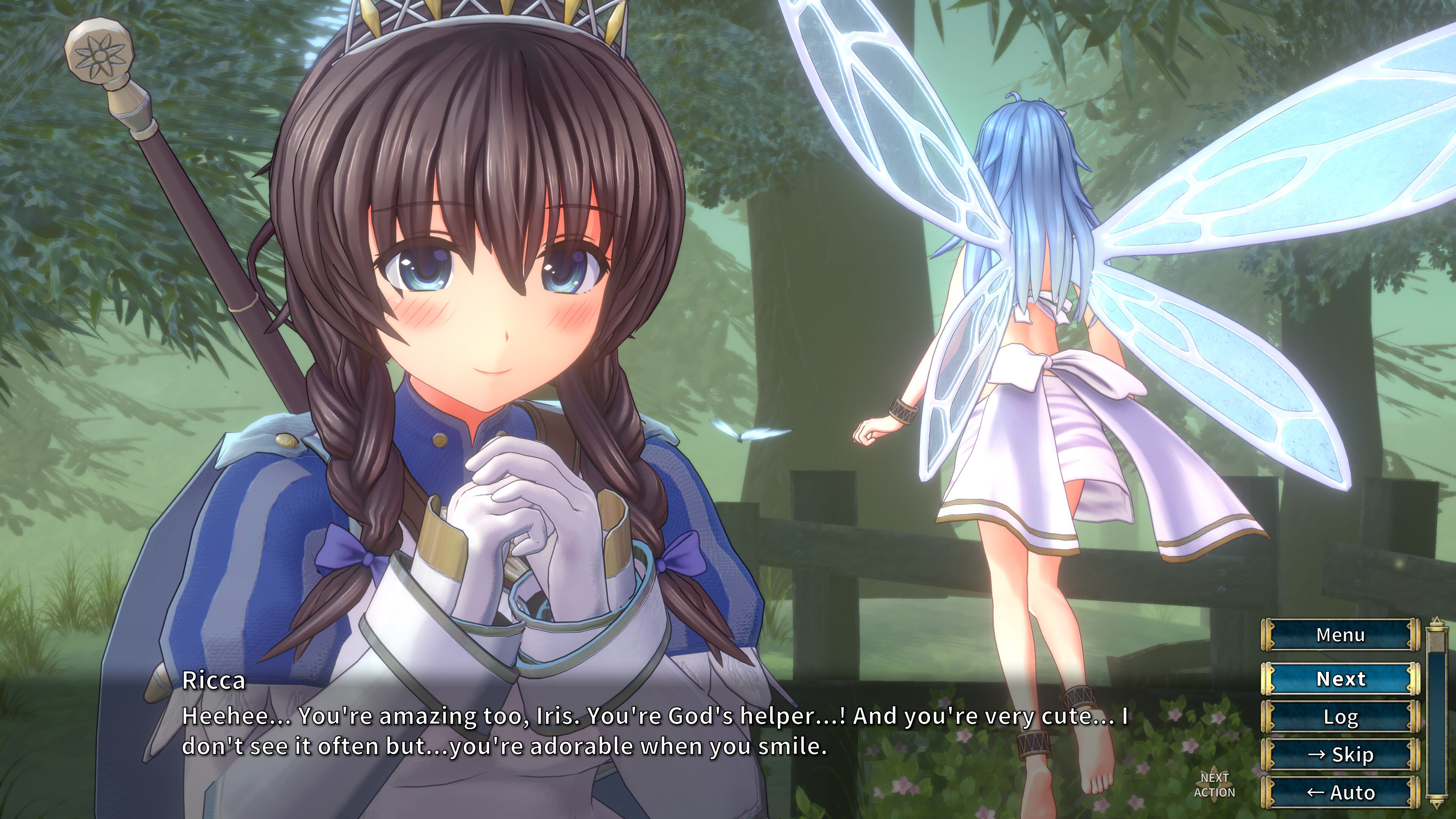Turn on Auto dialogue mode

(x=1341, y=792)
